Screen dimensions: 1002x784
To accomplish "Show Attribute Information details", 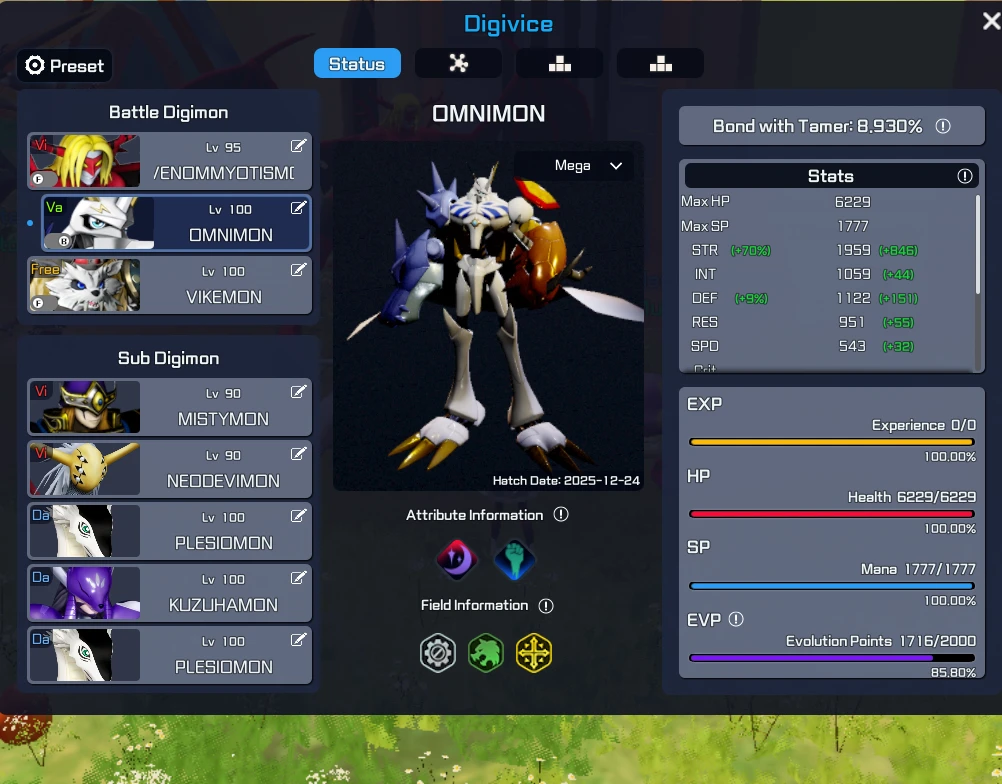I will tap(561, 515).
